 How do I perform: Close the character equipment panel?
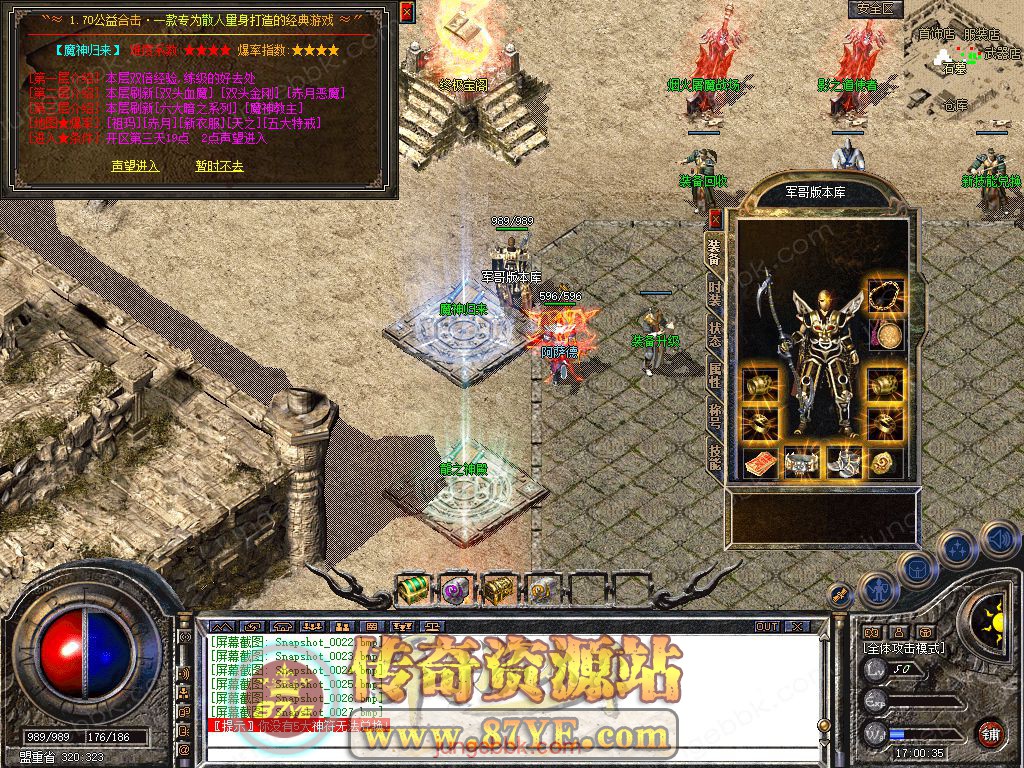tap(715, 217)
